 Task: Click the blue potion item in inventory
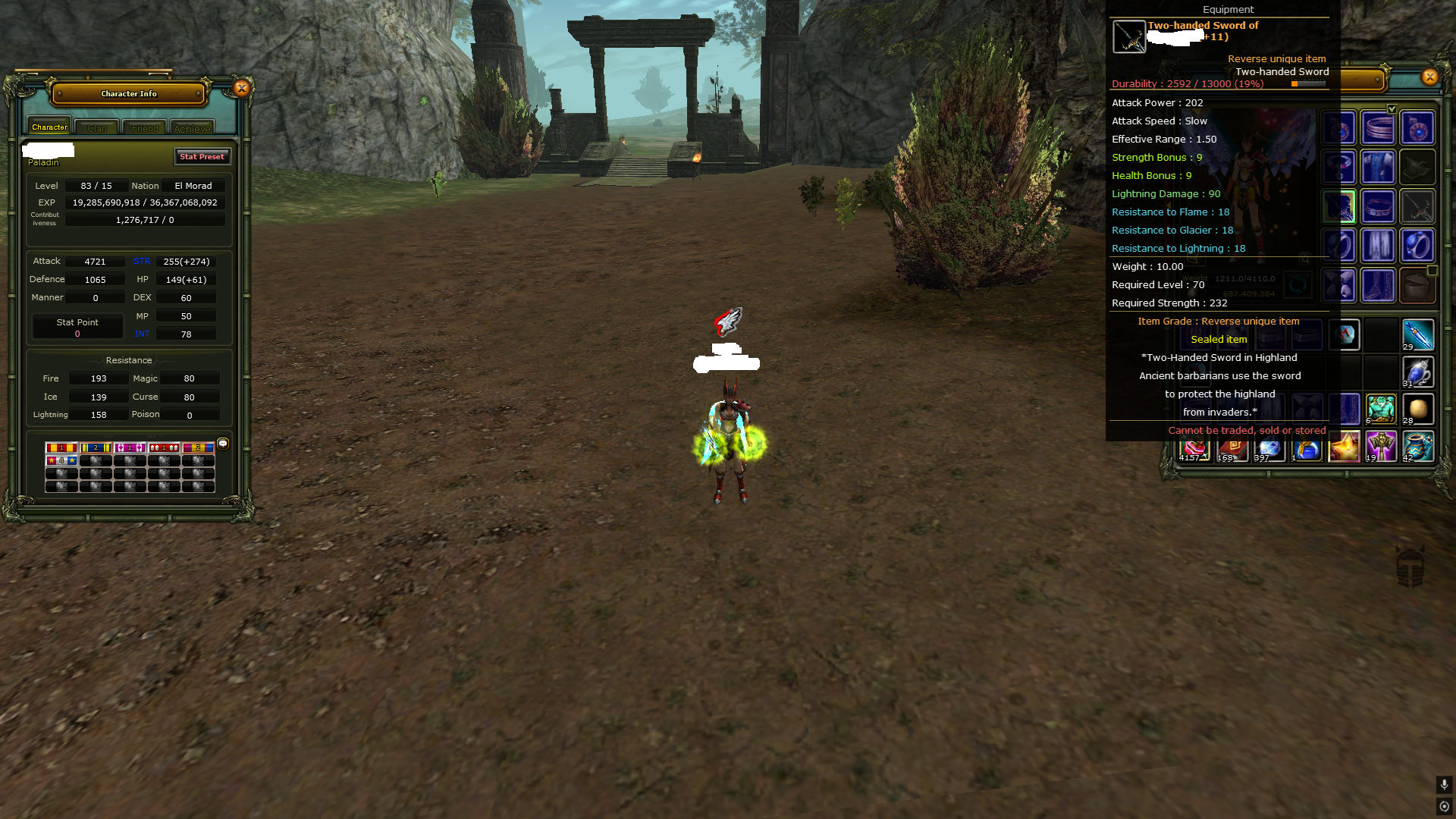coord(1306,446)
